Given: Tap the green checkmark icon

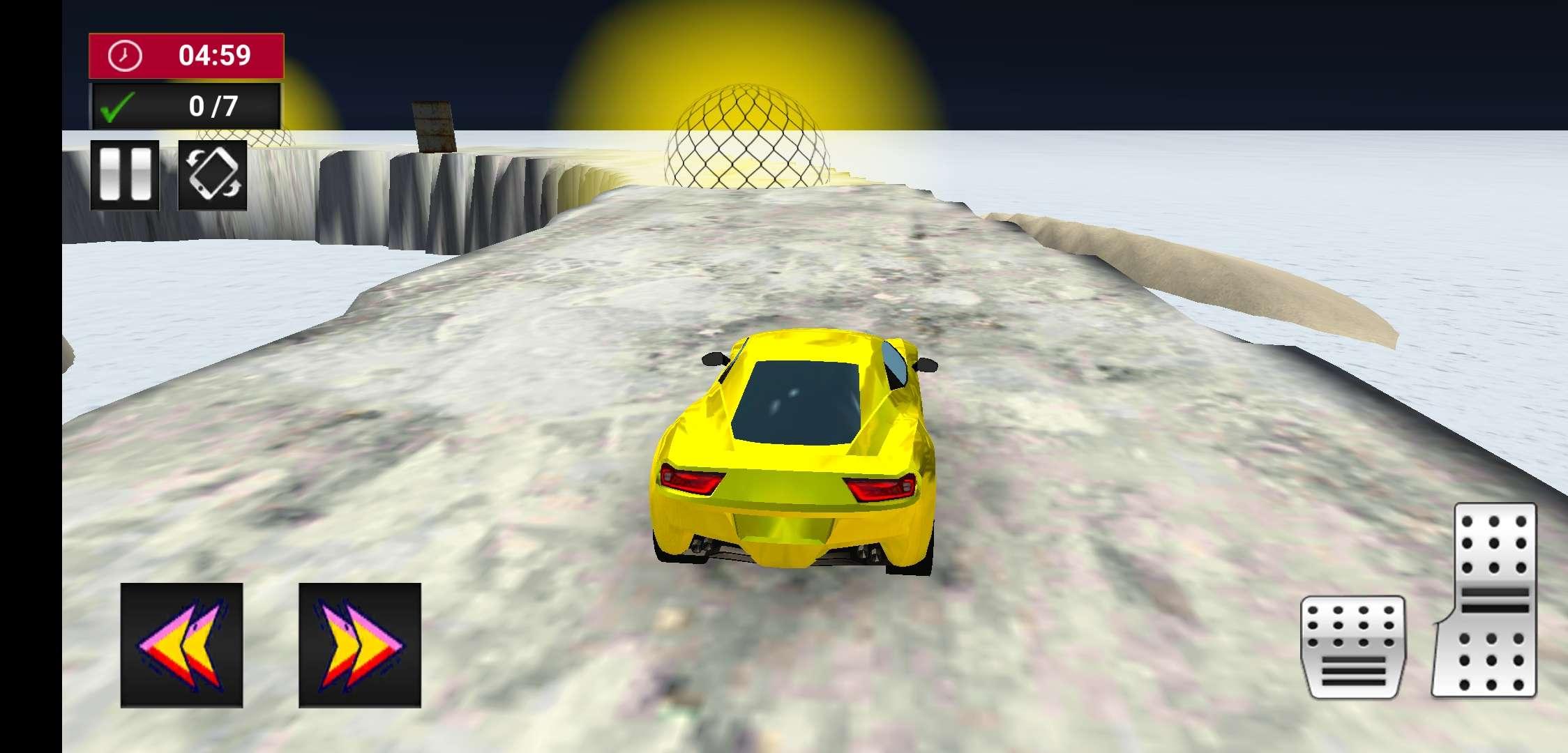Looking at the screenshot, I should pos(116,105).
